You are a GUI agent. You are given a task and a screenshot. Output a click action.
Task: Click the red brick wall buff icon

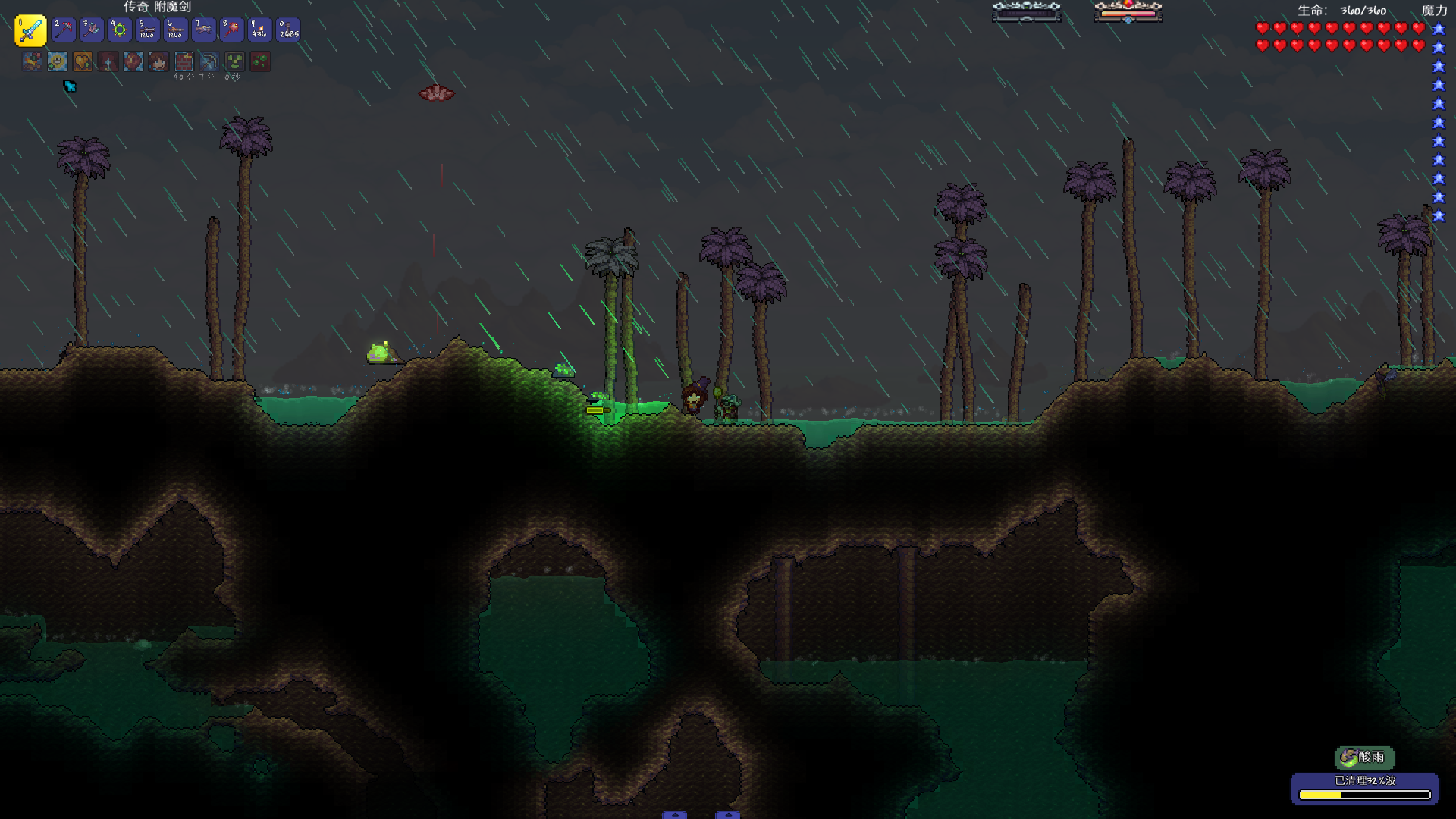coord(184,61)
